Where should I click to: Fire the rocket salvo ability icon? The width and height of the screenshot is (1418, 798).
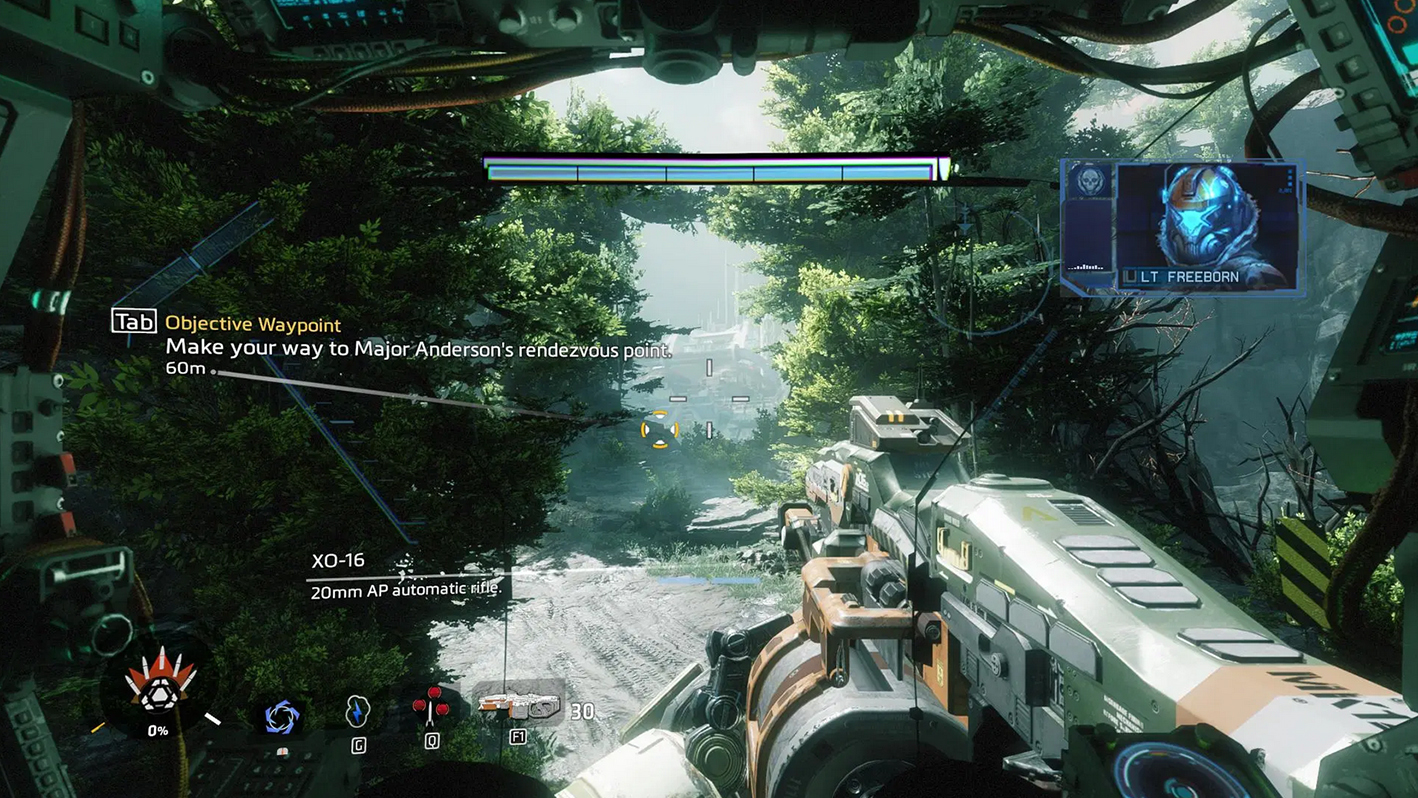(431, 705)
